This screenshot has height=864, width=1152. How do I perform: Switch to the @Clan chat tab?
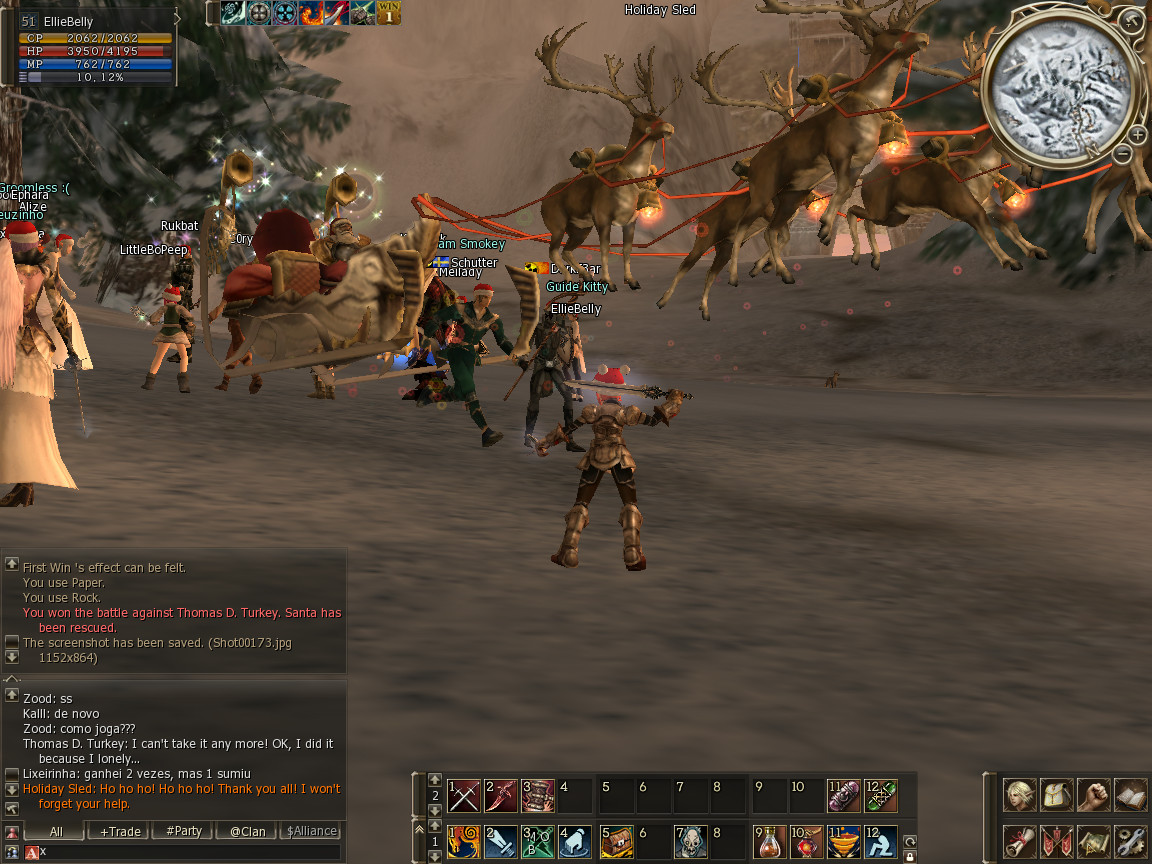click(247, 831)
